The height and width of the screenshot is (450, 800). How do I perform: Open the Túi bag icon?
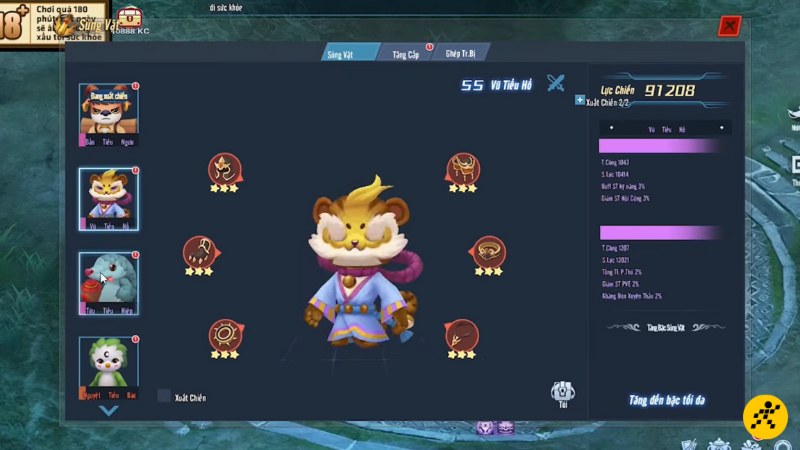[x=563, y=392]
